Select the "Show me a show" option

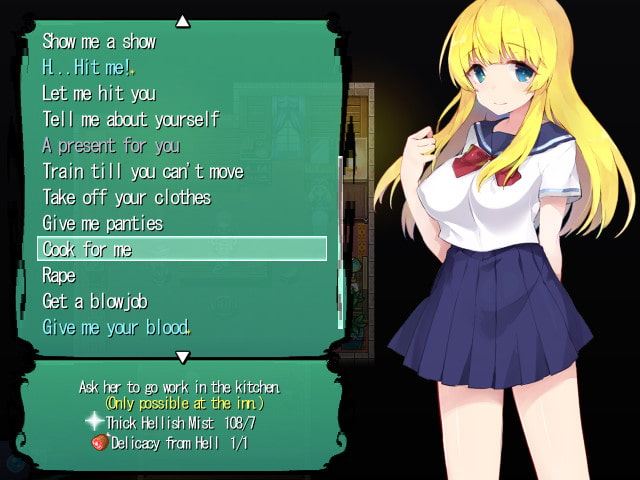pos(99,42)
